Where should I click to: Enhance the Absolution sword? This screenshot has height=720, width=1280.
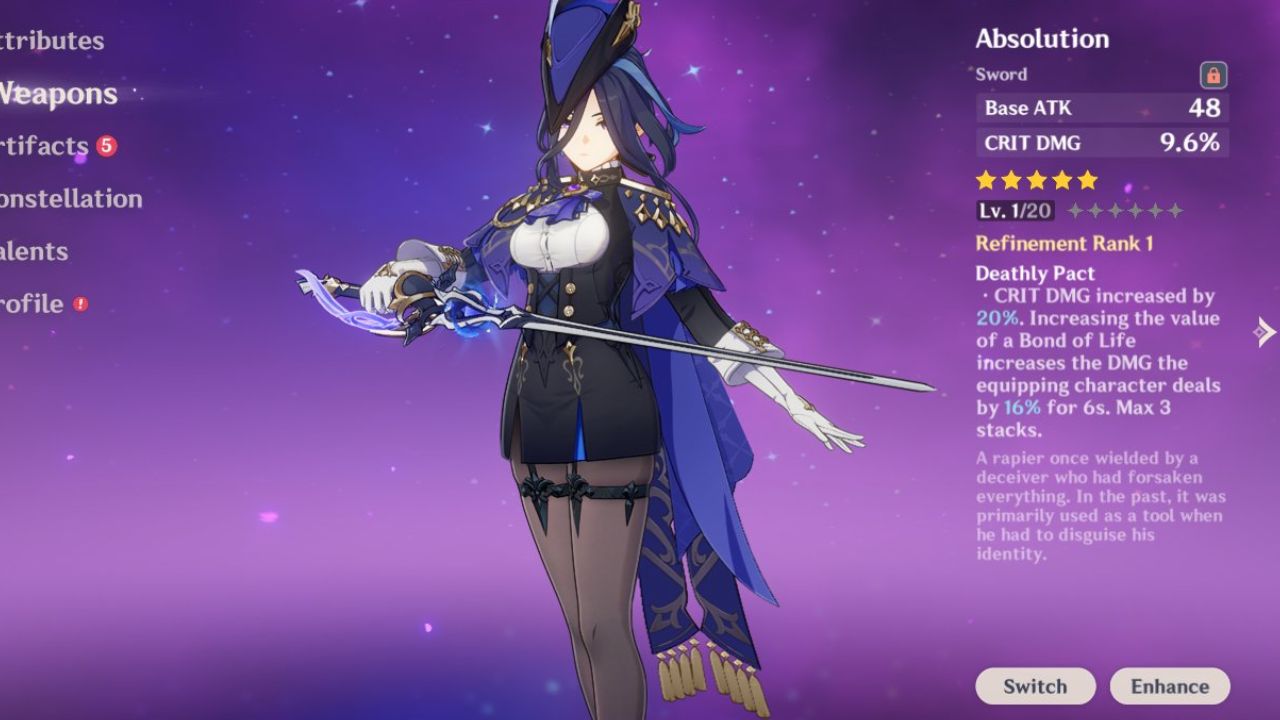pos(1169,686)
